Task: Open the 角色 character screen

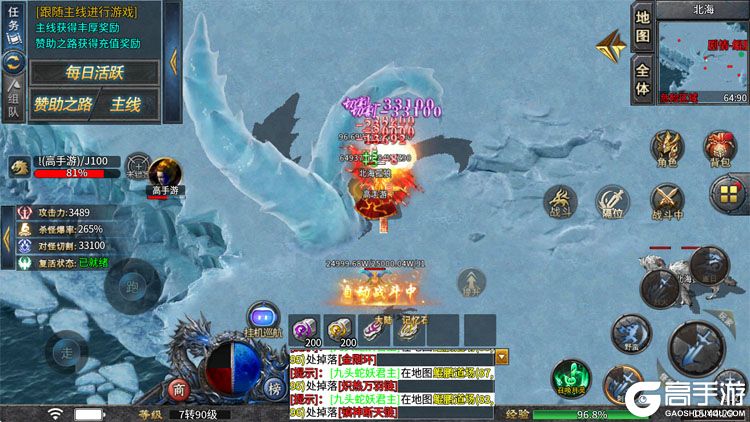Action: [x=666, y=148]
